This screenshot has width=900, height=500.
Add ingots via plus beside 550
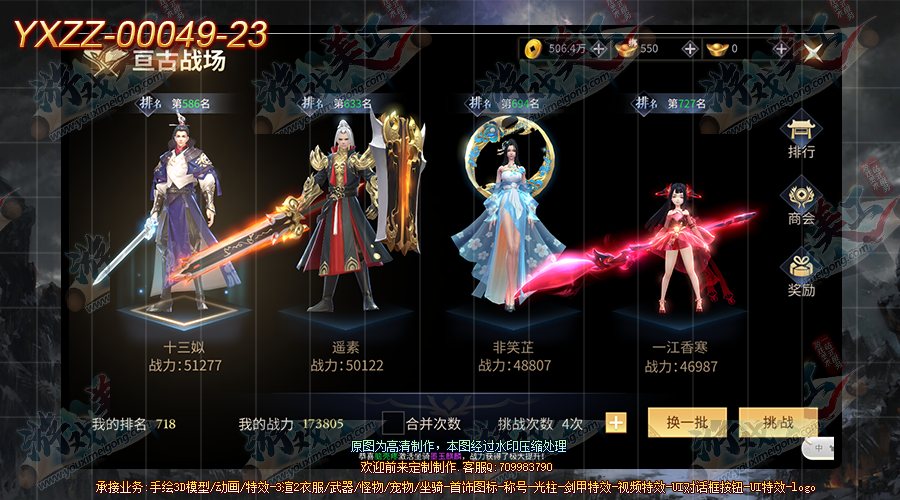(690, 48)
